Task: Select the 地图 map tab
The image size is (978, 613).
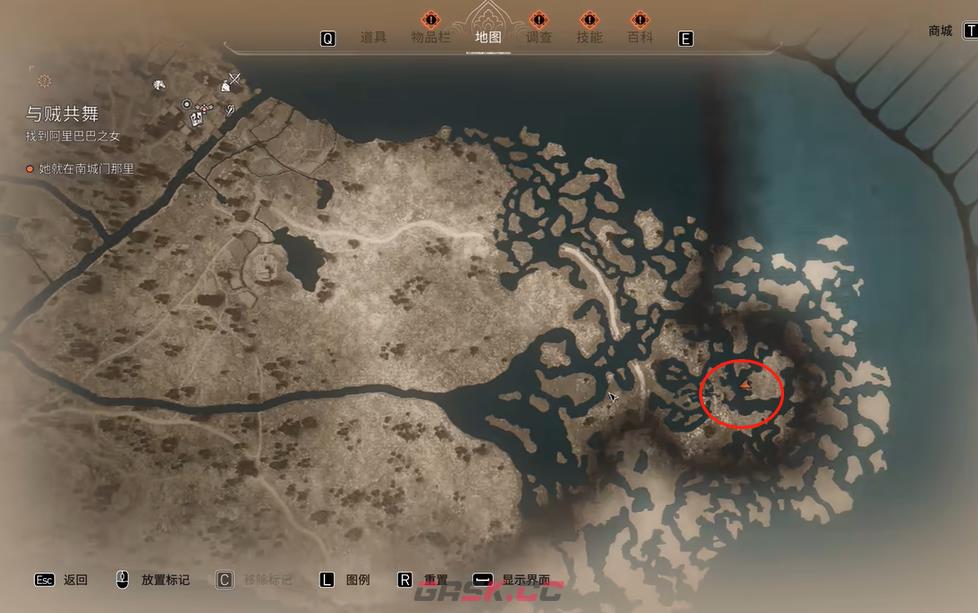Action: click(488, 38)
